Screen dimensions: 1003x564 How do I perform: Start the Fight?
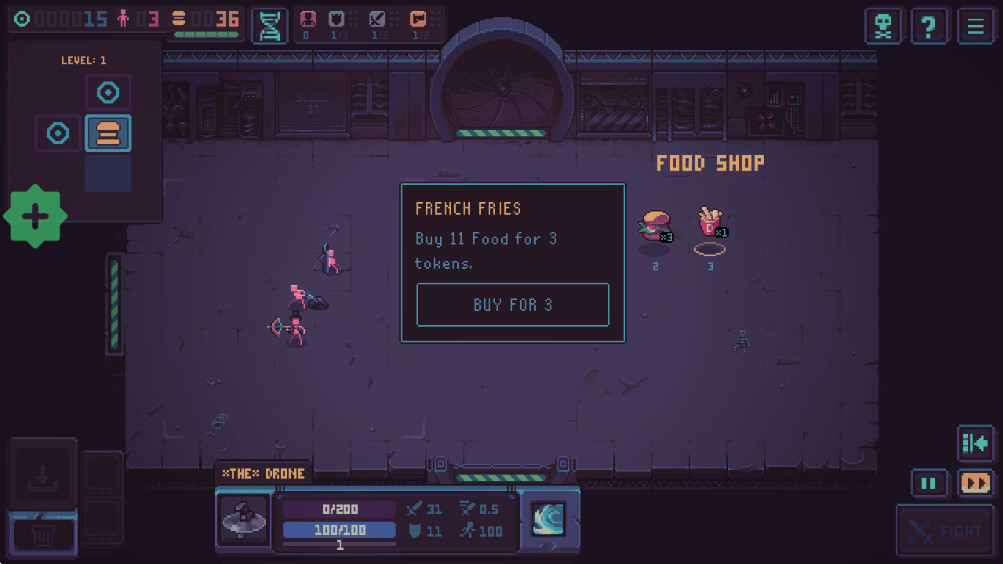(x=945, y=530)
